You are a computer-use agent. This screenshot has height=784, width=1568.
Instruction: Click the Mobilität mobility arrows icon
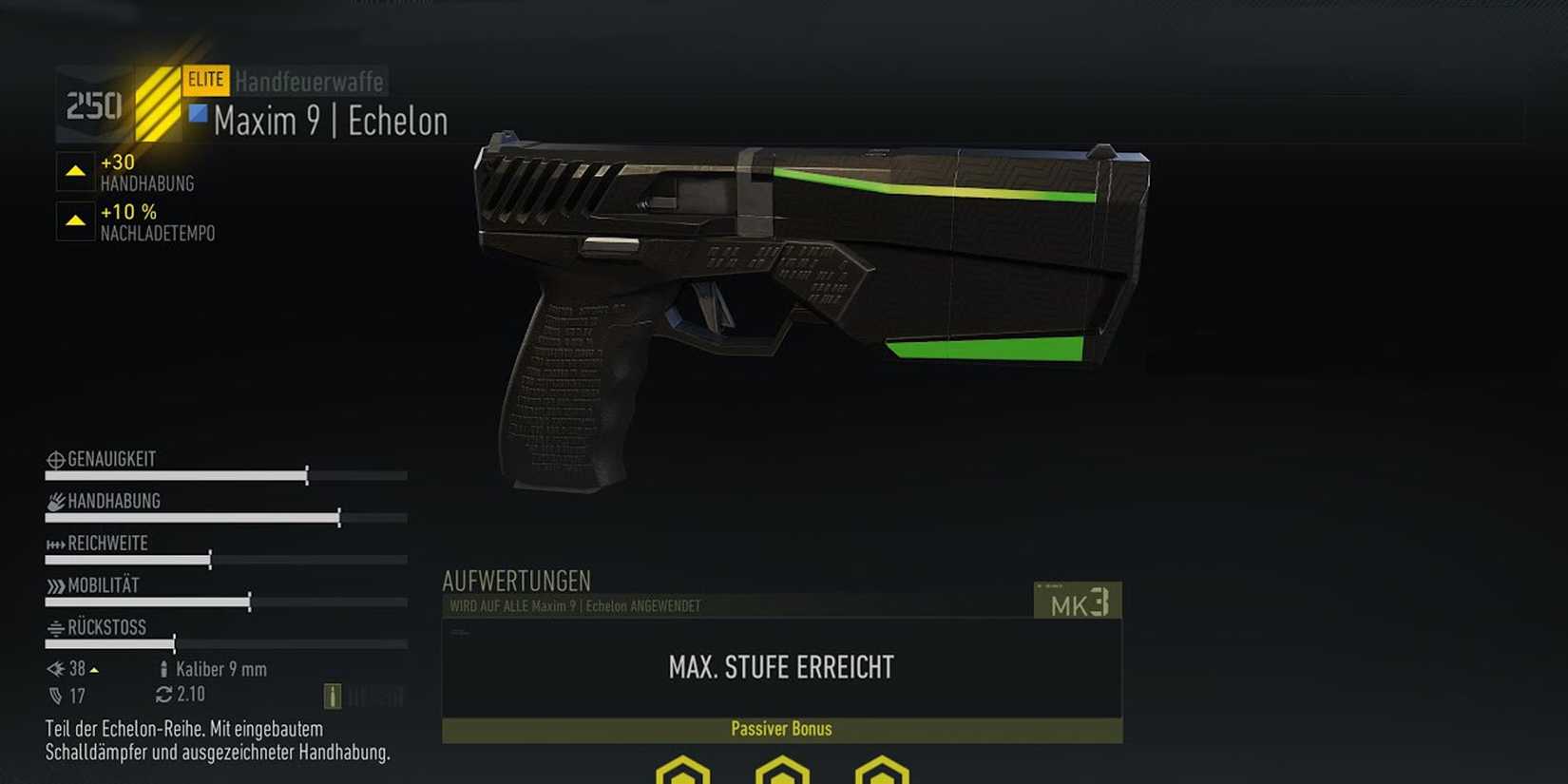tap(55, 585)
